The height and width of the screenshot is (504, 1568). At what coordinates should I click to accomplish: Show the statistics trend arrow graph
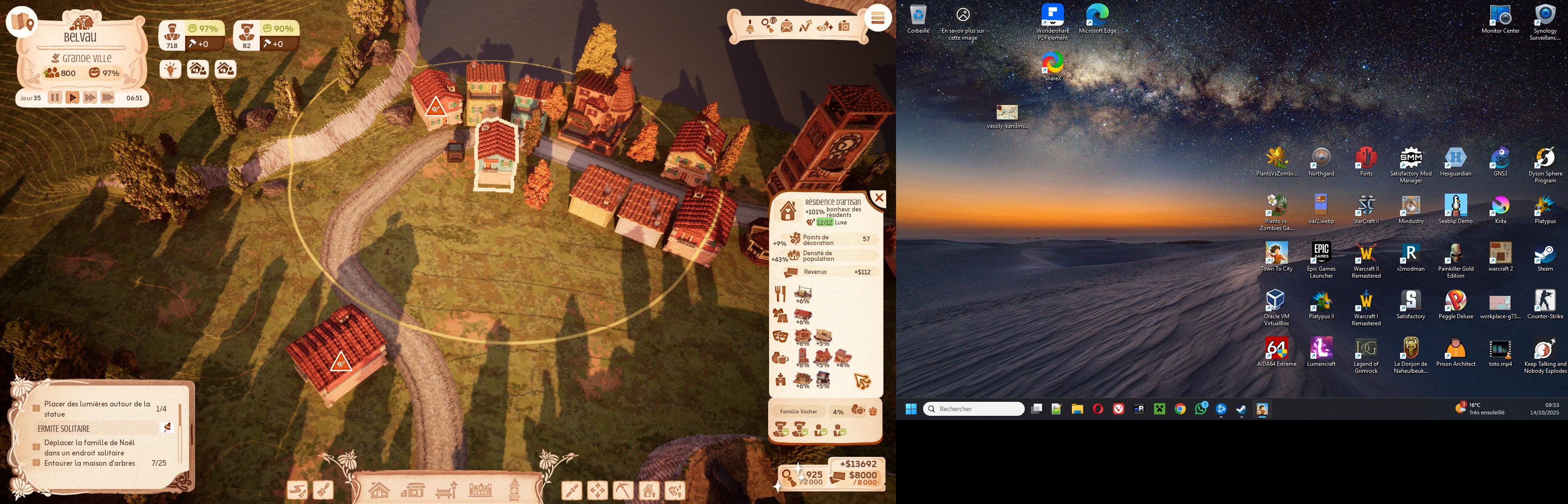tap(805, 26)
